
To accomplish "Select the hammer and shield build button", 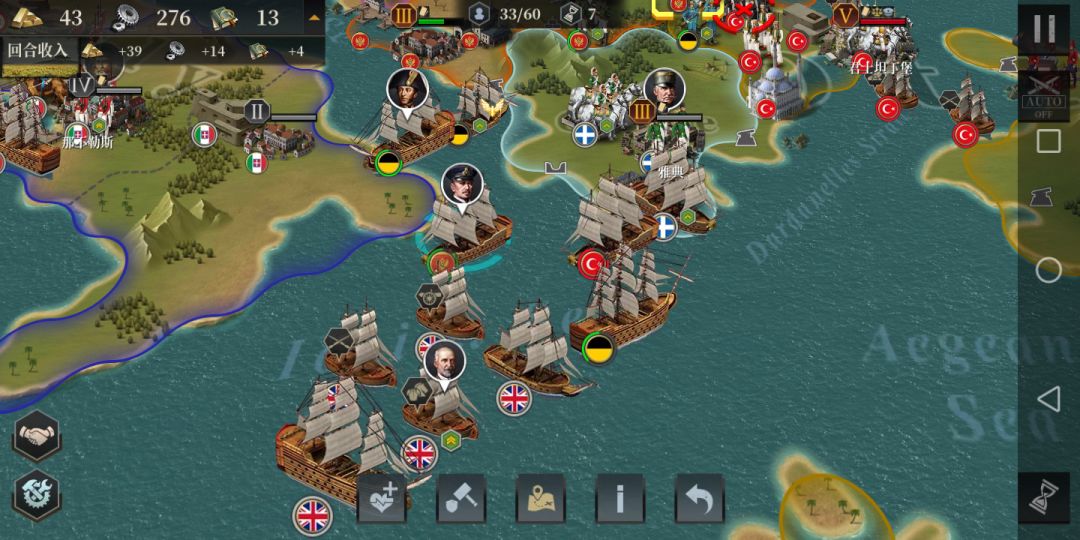I will [461, 498].
